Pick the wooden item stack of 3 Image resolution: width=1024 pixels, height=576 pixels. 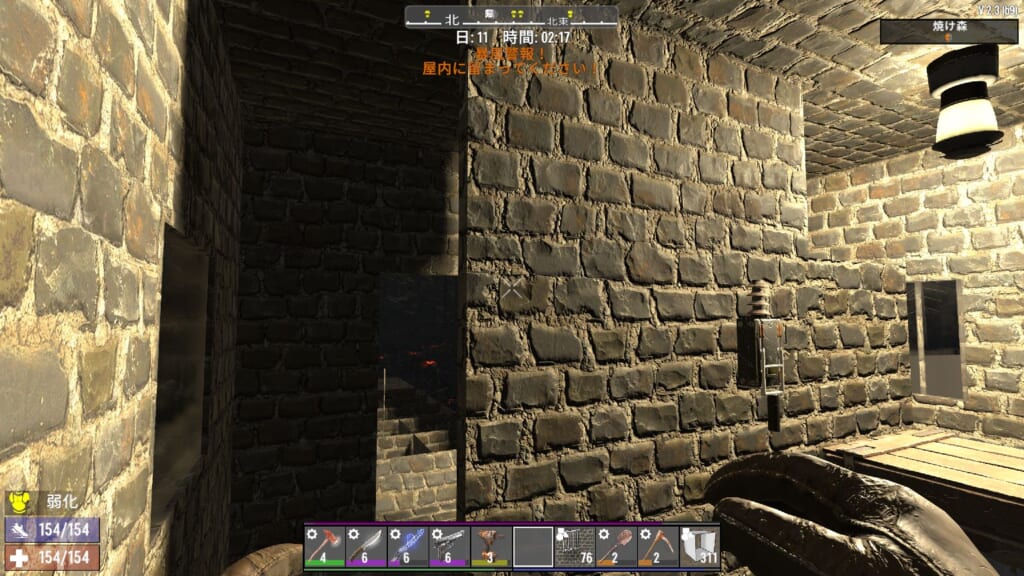point(491,547)
